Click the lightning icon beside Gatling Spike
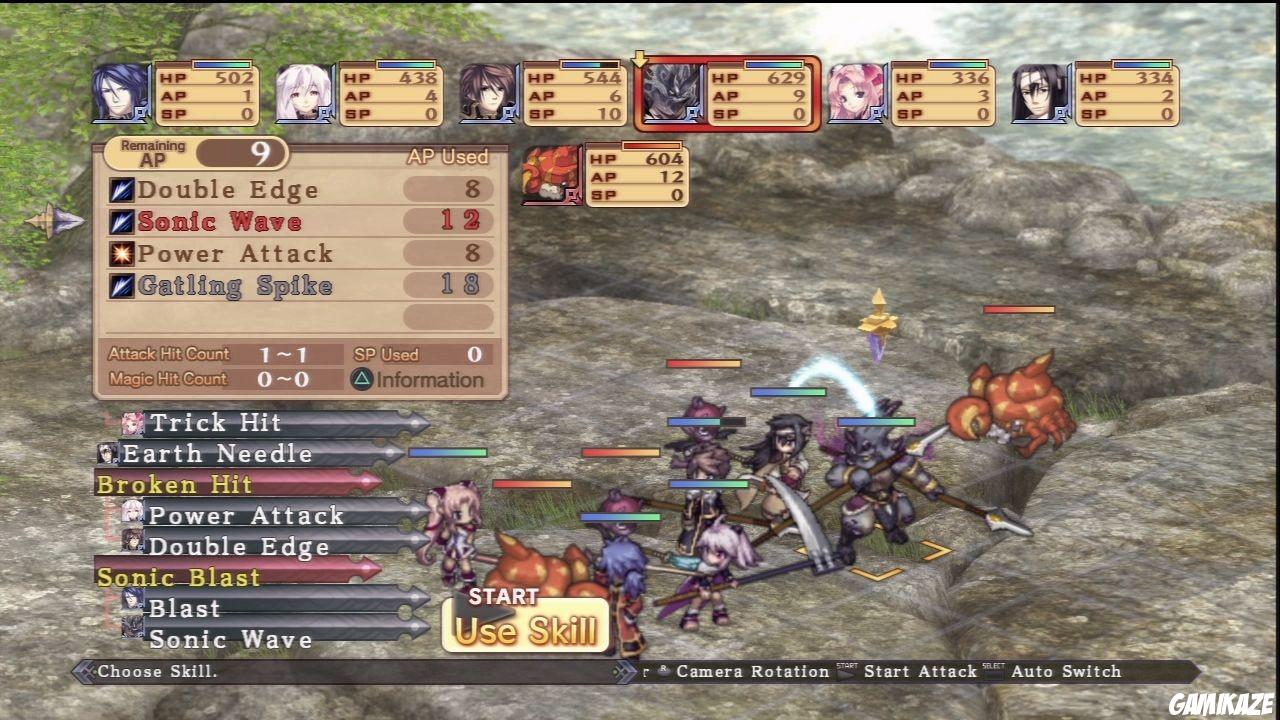Viewport: 1280px width, 720px height. click(x=120, y=285)
